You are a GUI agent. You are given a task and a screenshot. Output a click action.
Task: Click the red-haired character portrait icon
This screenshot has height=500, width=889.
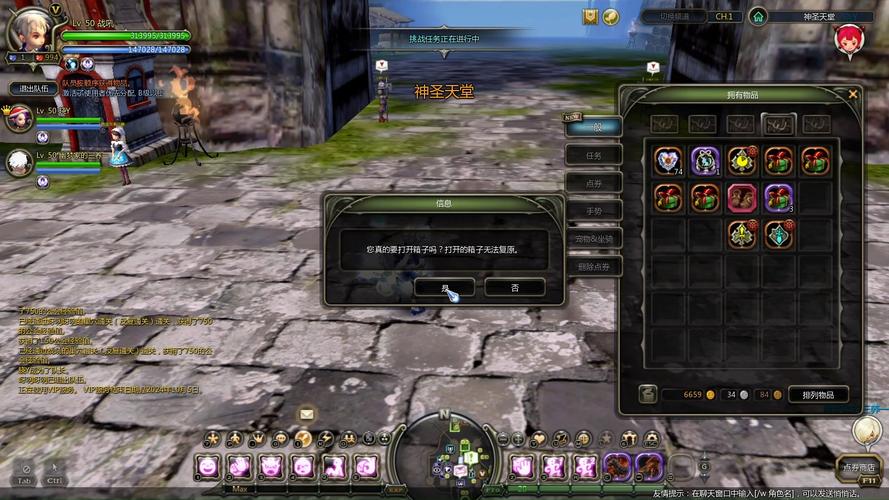coord(850,42)
